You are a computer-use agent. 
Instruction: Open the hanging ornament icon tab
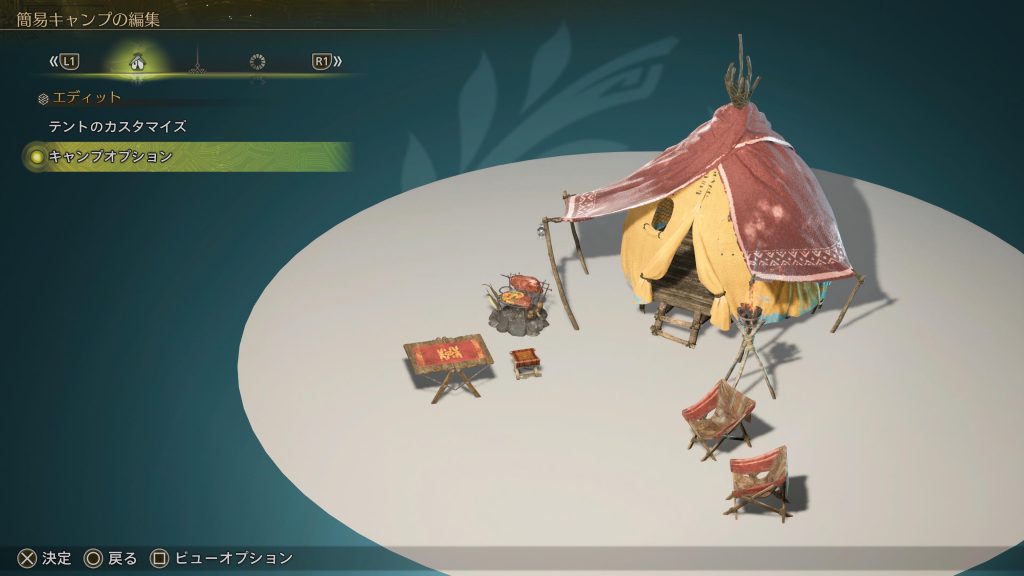[197, 62]
